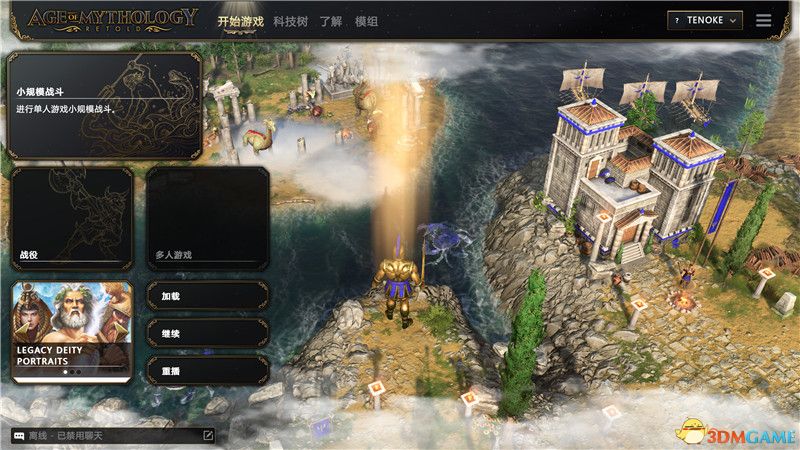
Task: View the Legacy Deity Portraits promo
Action: pos(72,331)
